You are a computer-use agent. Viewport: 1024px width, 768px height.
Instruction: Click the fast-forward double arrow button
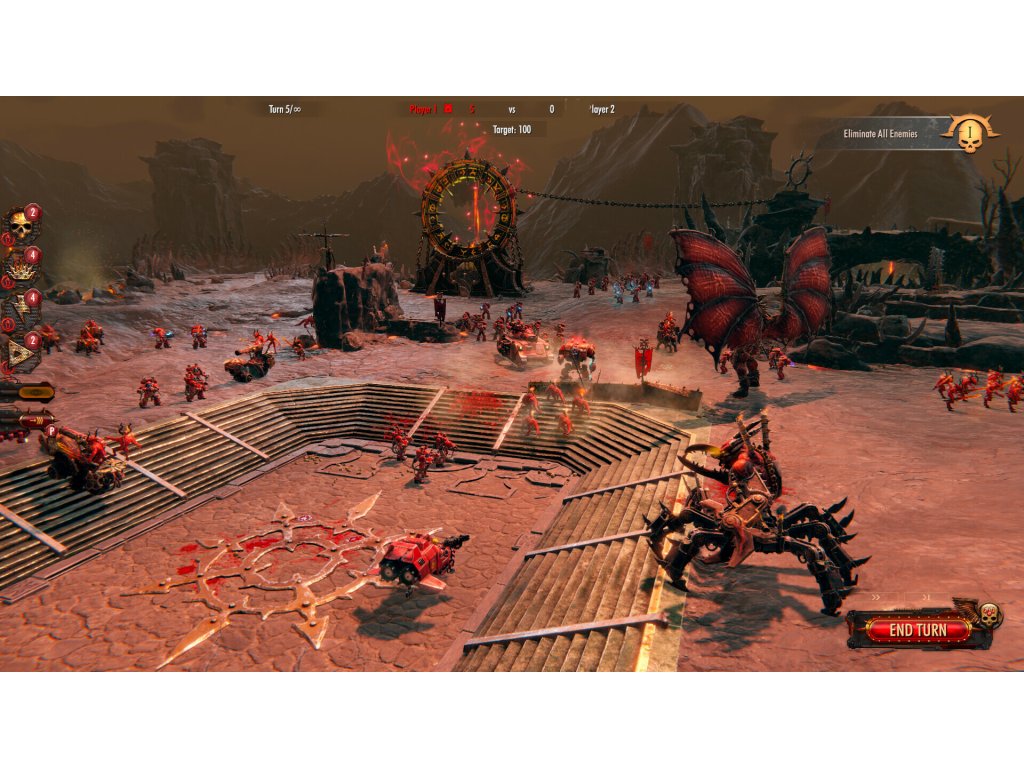[x=878, y=597]
